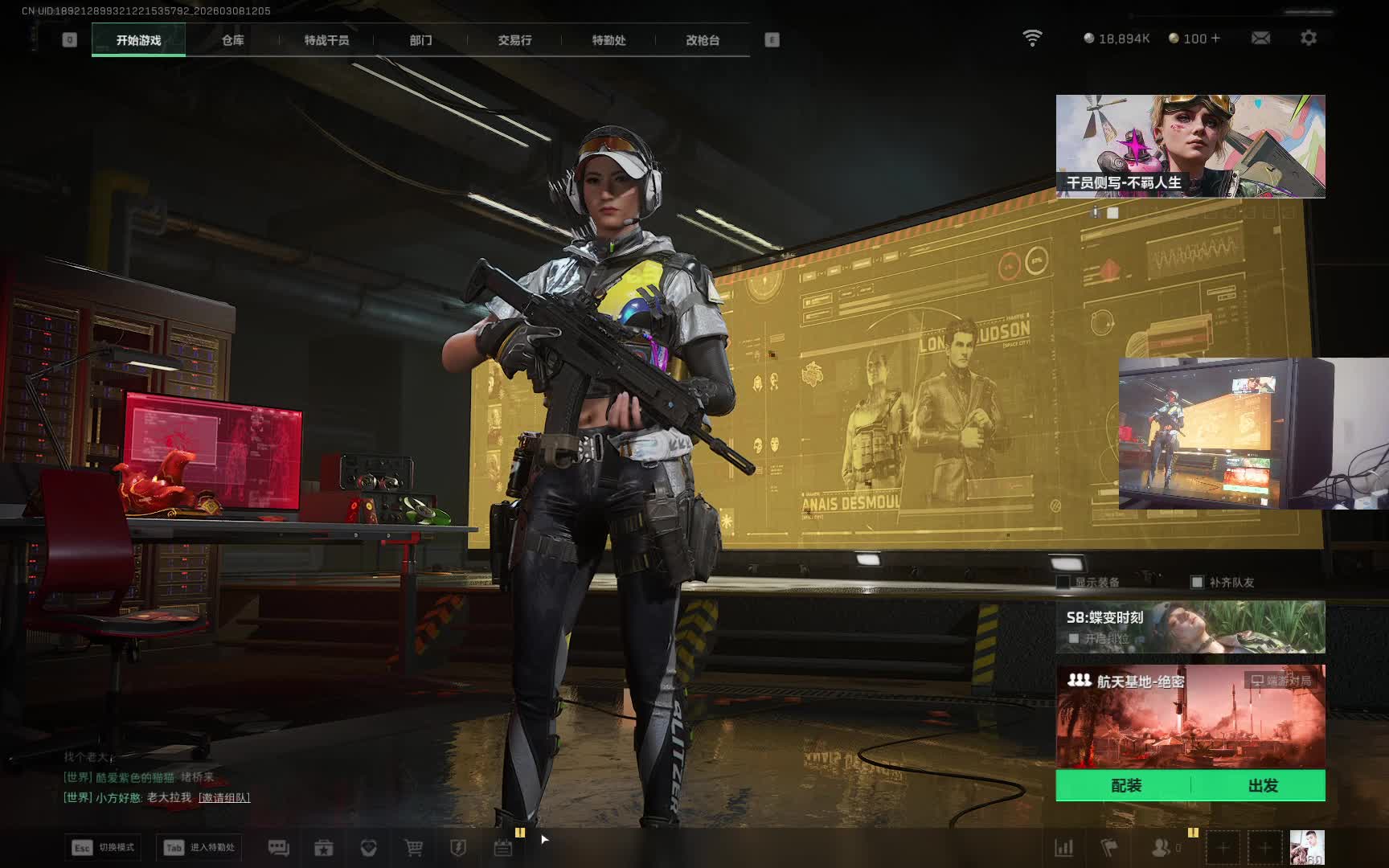The image size is (1389, 868).
Task: Open settings with the gear icon
Action: [1309, 38]
